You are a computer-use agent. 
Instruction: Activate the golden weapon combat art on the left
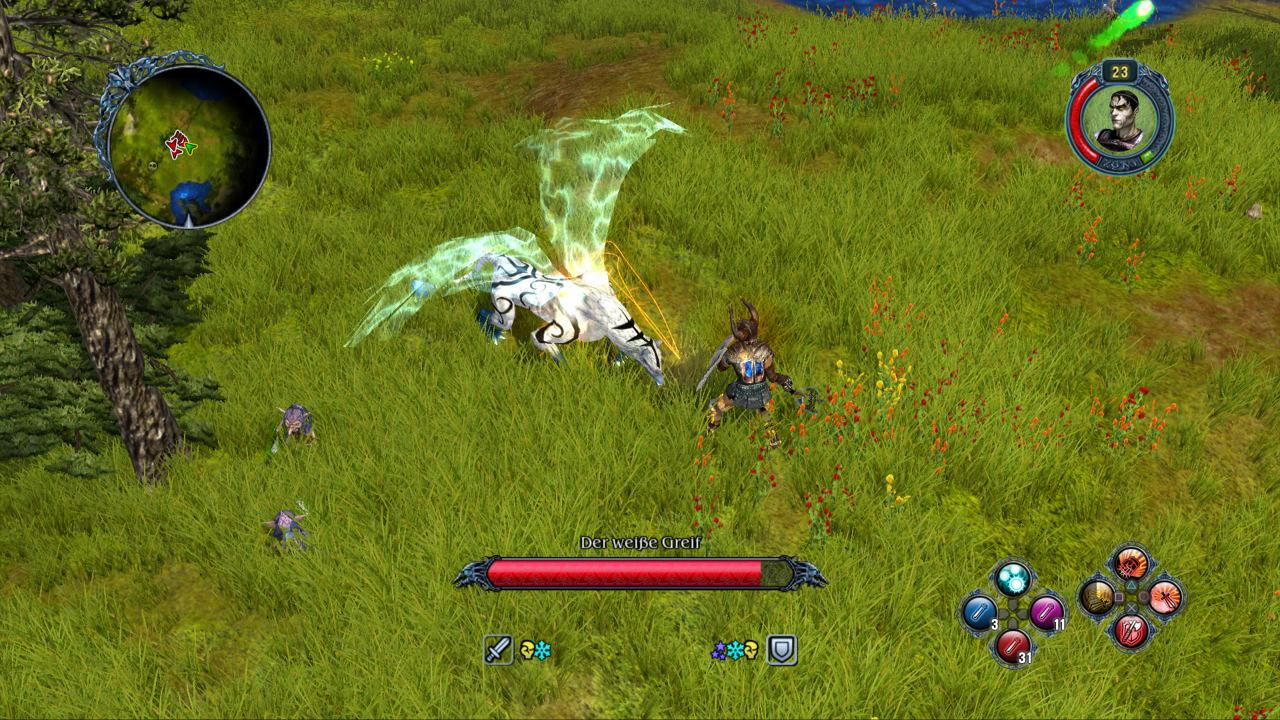point(1096,597)
